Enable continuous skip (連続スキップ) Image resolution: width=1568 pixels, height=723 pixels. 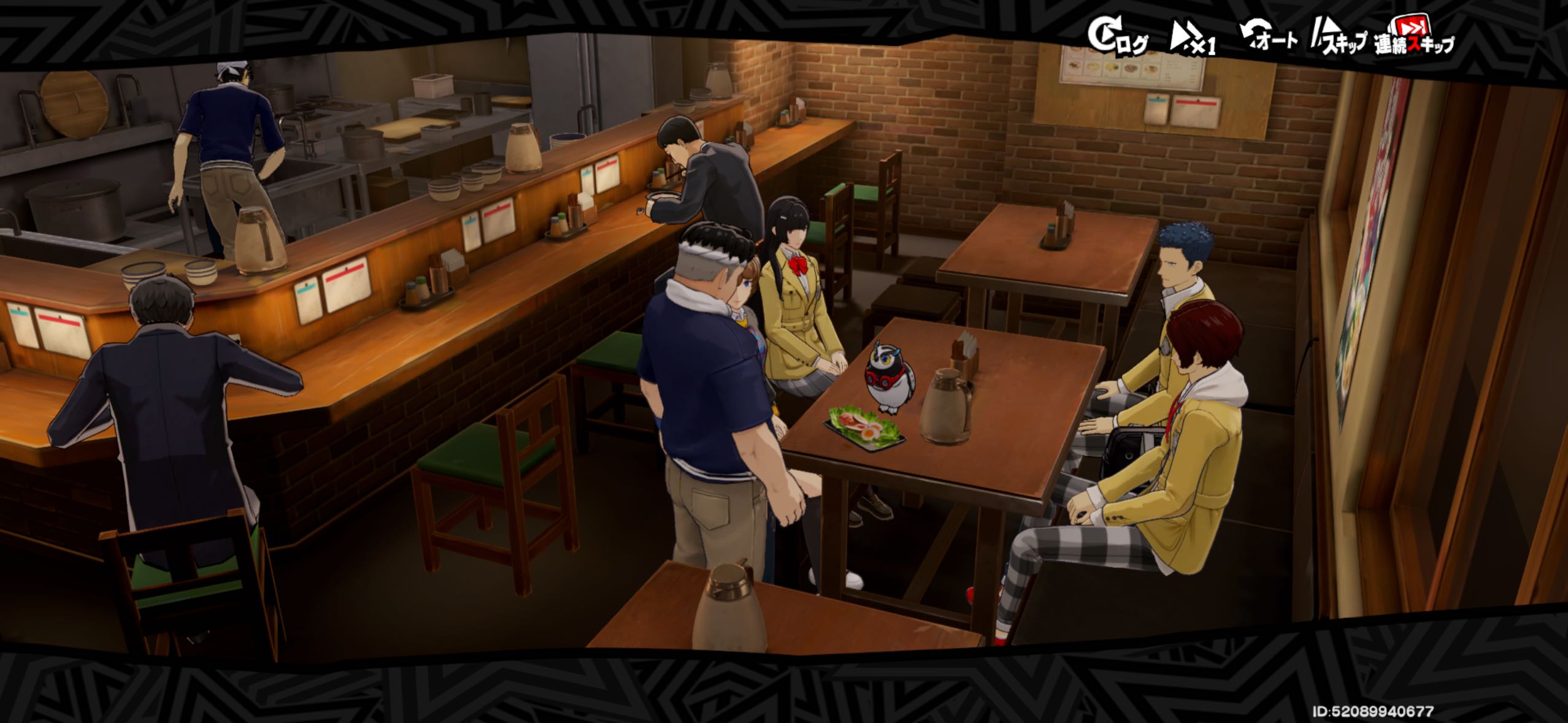(x=1413, y=38)
